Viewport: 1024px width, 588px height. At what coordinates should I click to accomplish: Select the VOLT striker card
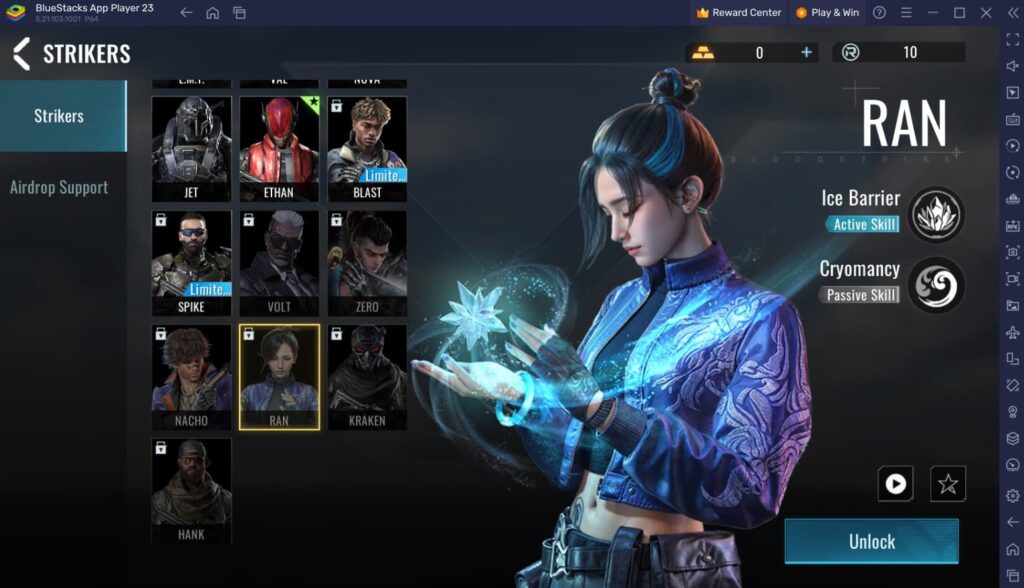[x=279, y=262]
